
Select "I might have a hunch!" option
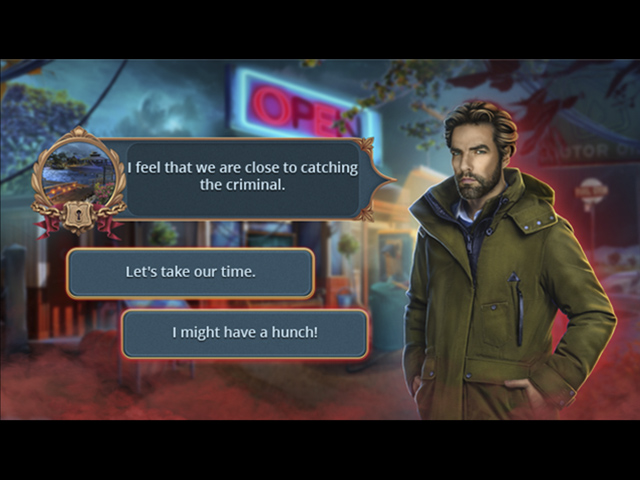[245, 333]
